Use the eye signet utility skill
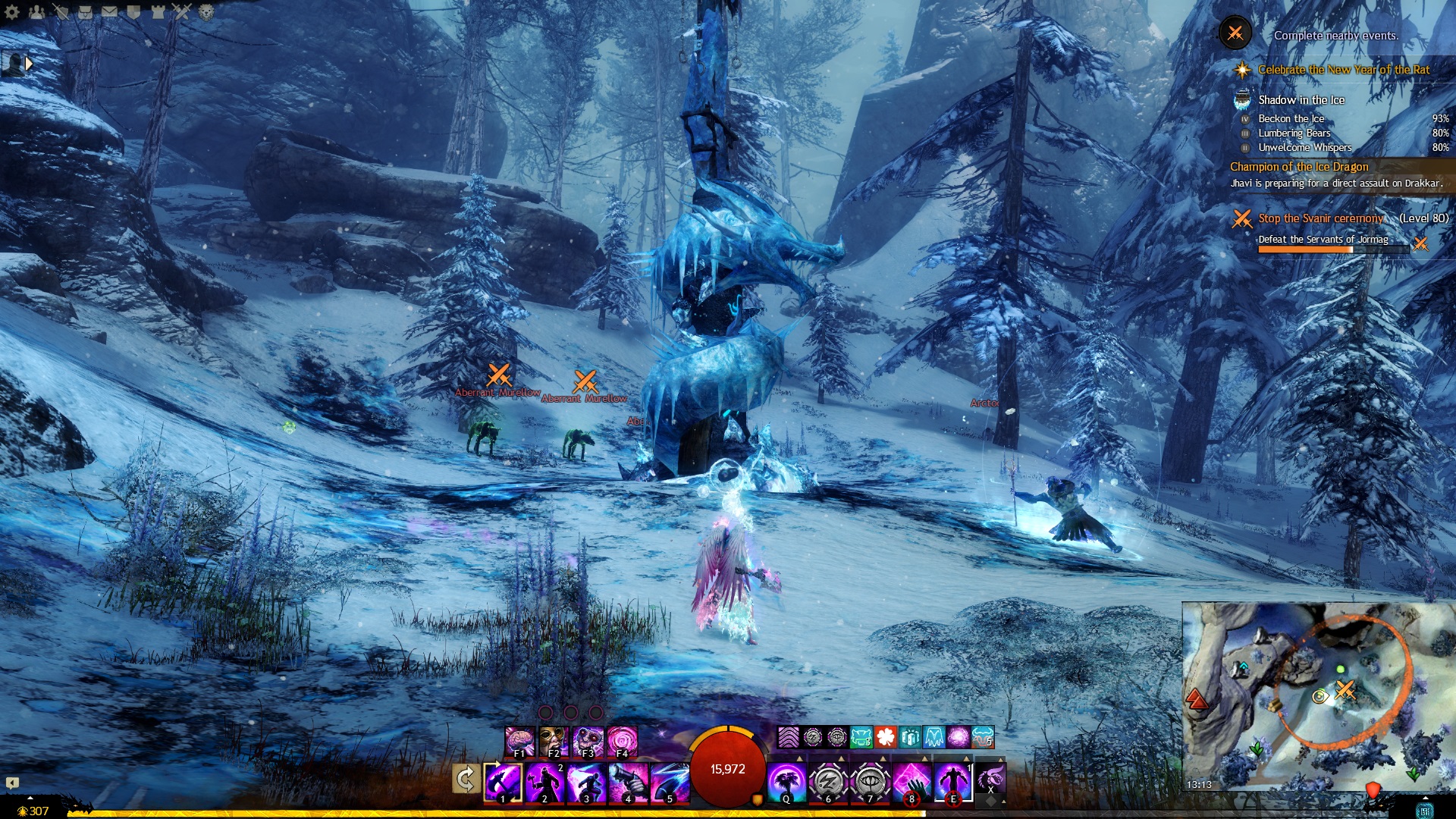Viewport: 1456px width, 819px height. pyautogui.click(x=869, y=782)
